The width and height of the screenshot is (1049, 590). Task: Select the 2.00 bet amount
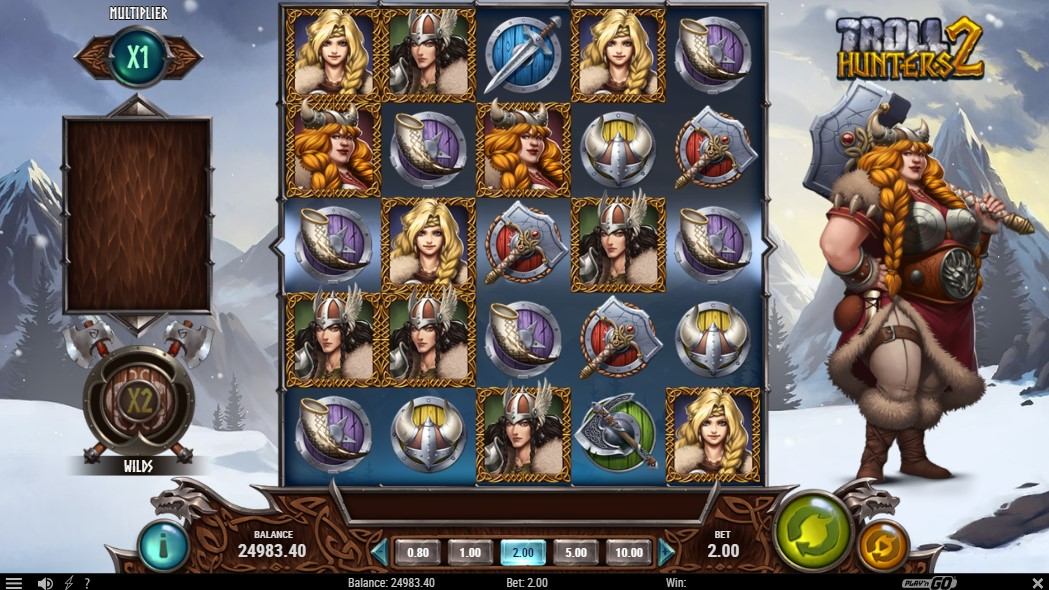click(x=523, y=552)
